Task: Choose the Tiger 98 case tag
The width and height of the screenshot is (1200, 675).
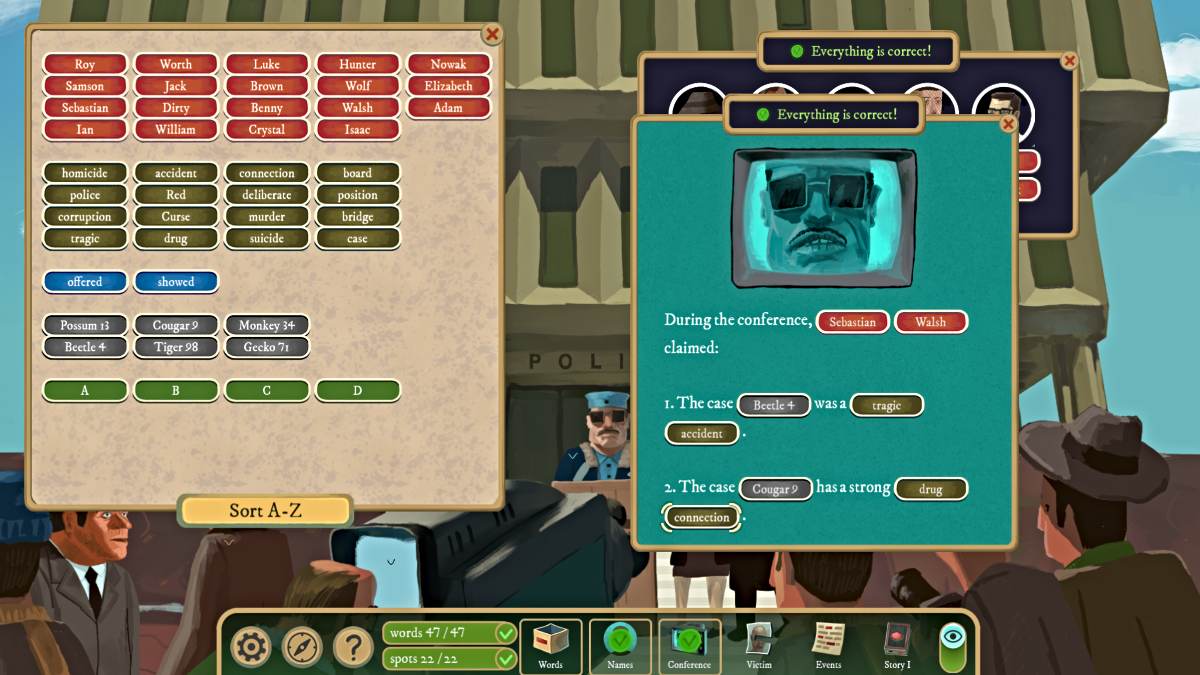Action: [176, 347]
